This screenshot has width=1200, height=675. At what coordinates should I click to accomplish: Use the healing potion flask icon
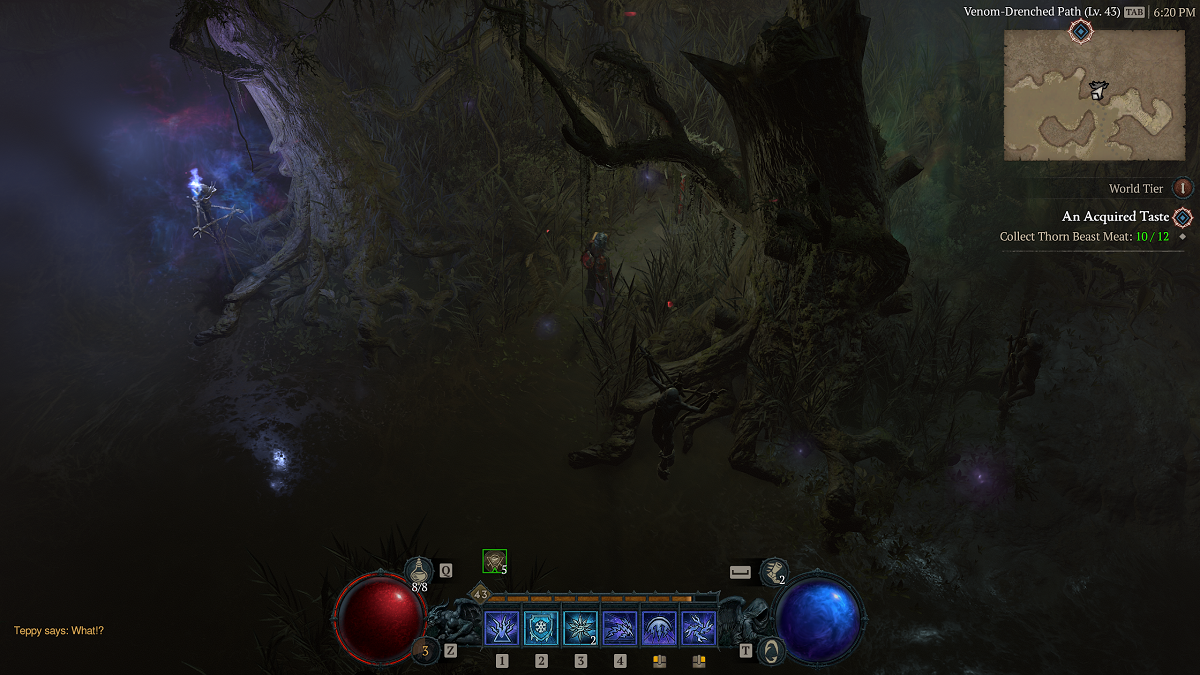point(419,570)
